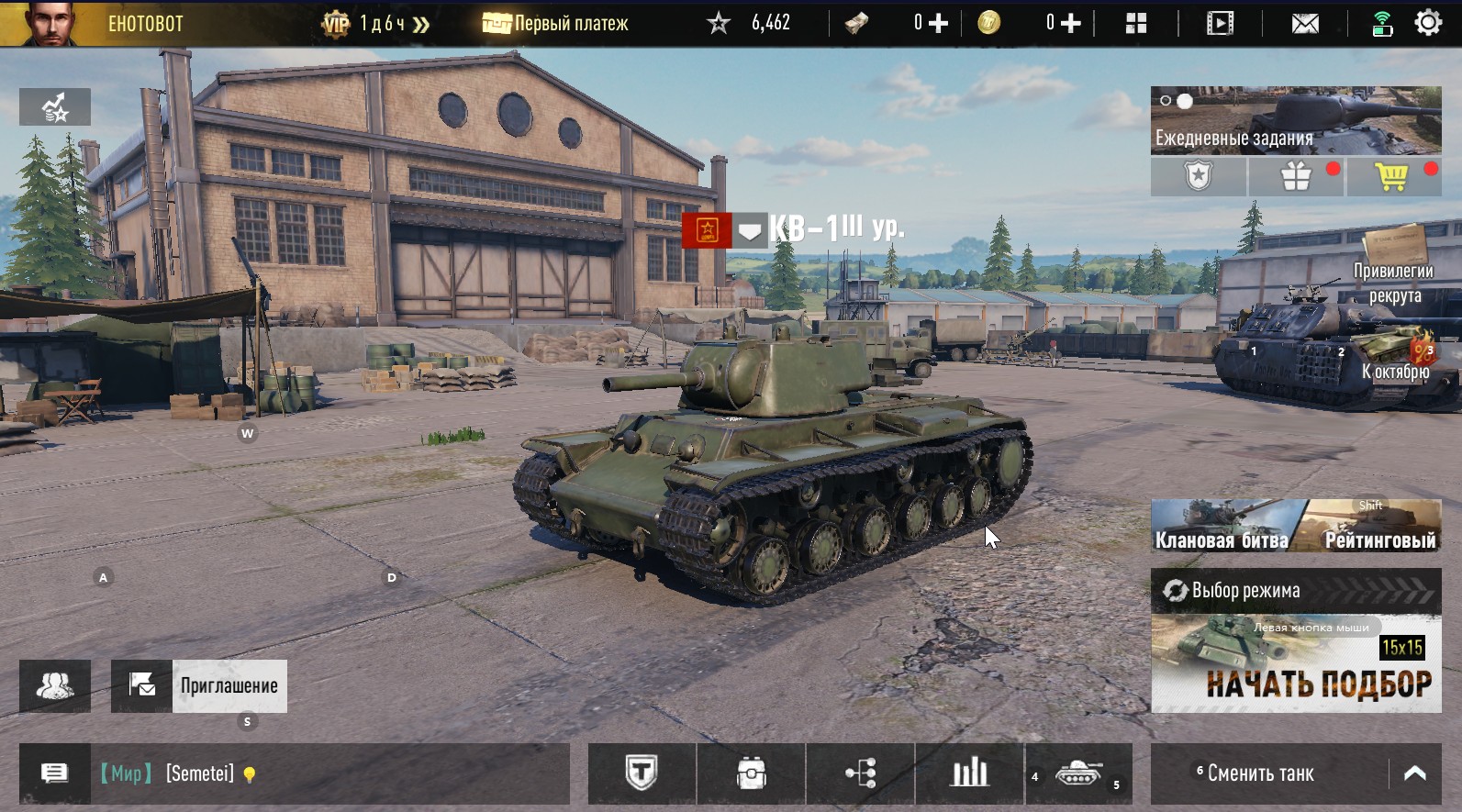Click the Первый платеж offer

click(555, 24)
